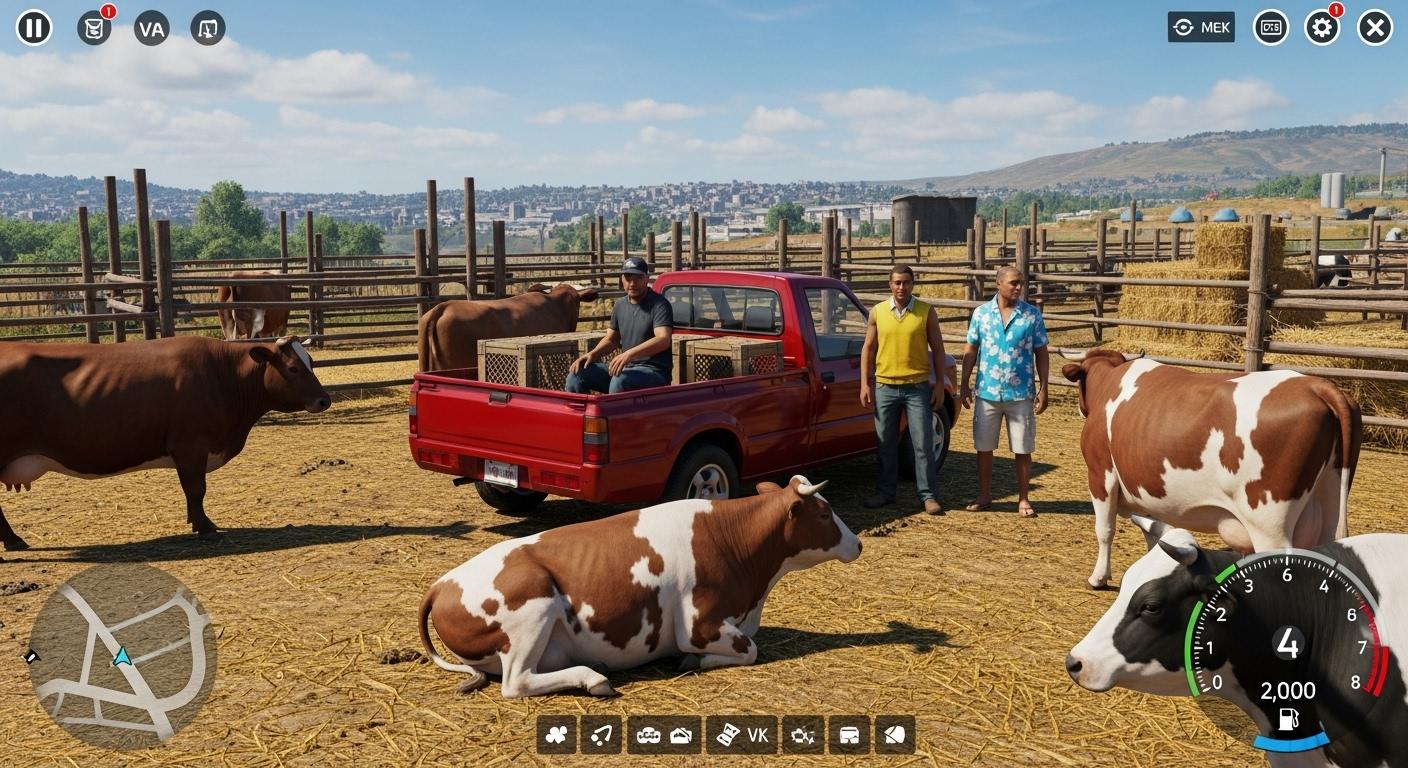This screenshot has width=1408, height=768.
Task: Open the settings gear icon
Action: click(x=1322, y=27)
